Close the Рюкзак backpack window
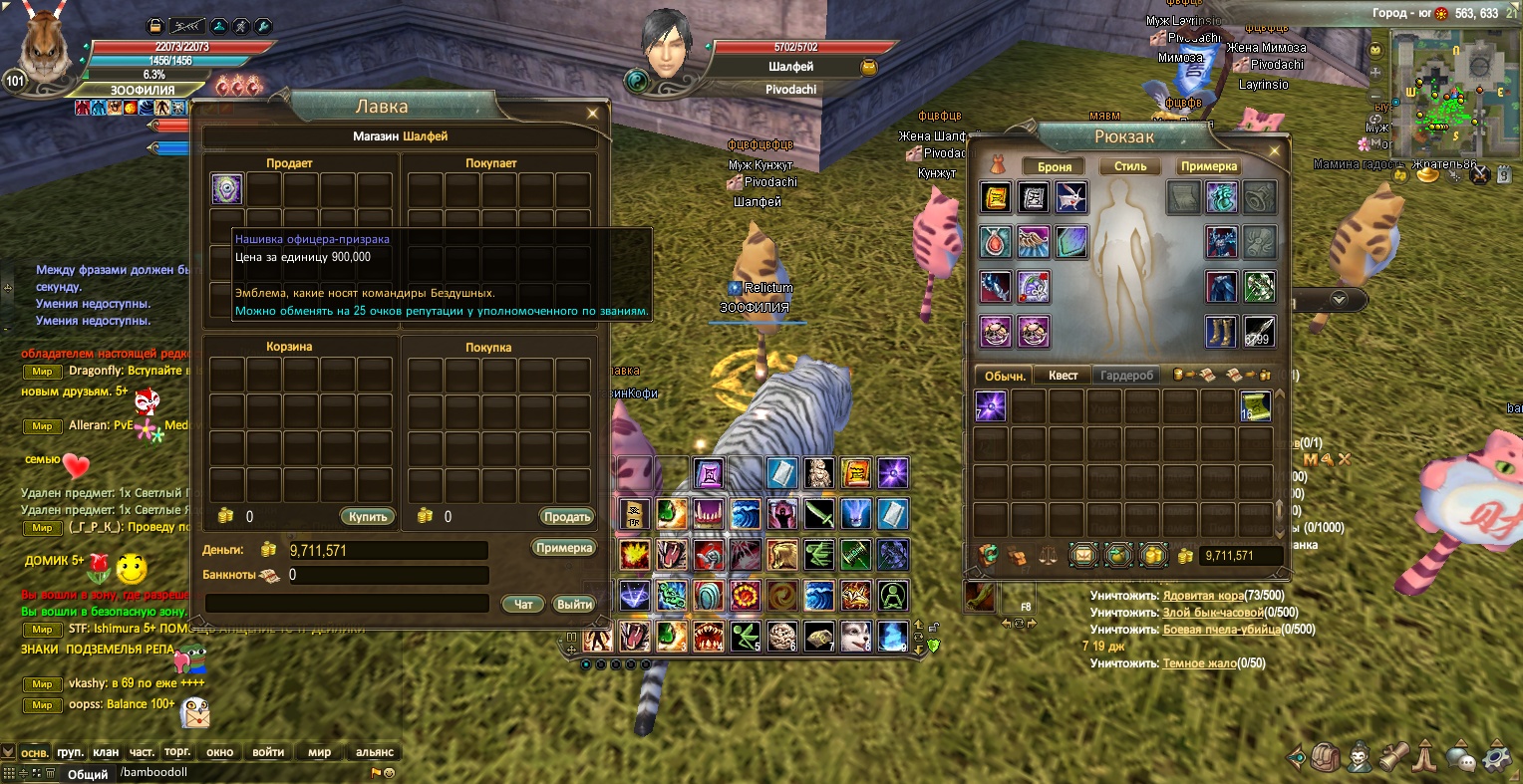This screenshot has width=1523, height=784. click(x=1274, y=151)
